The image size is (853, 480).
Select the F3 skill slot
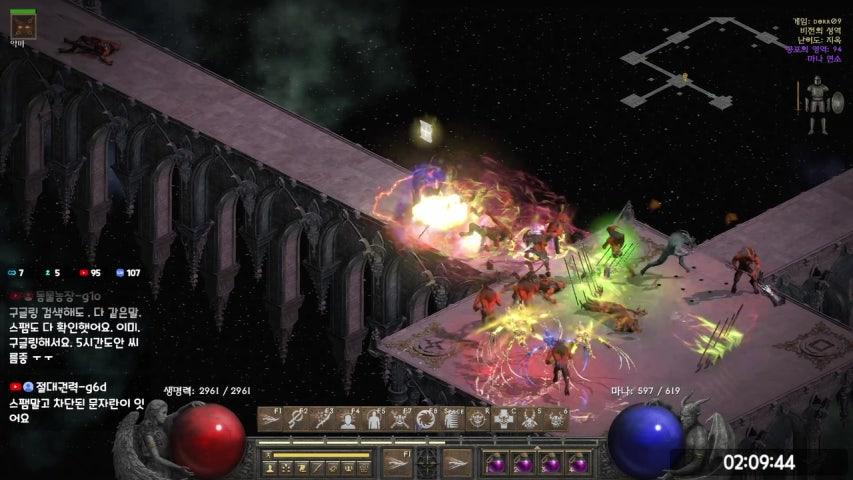322,419
